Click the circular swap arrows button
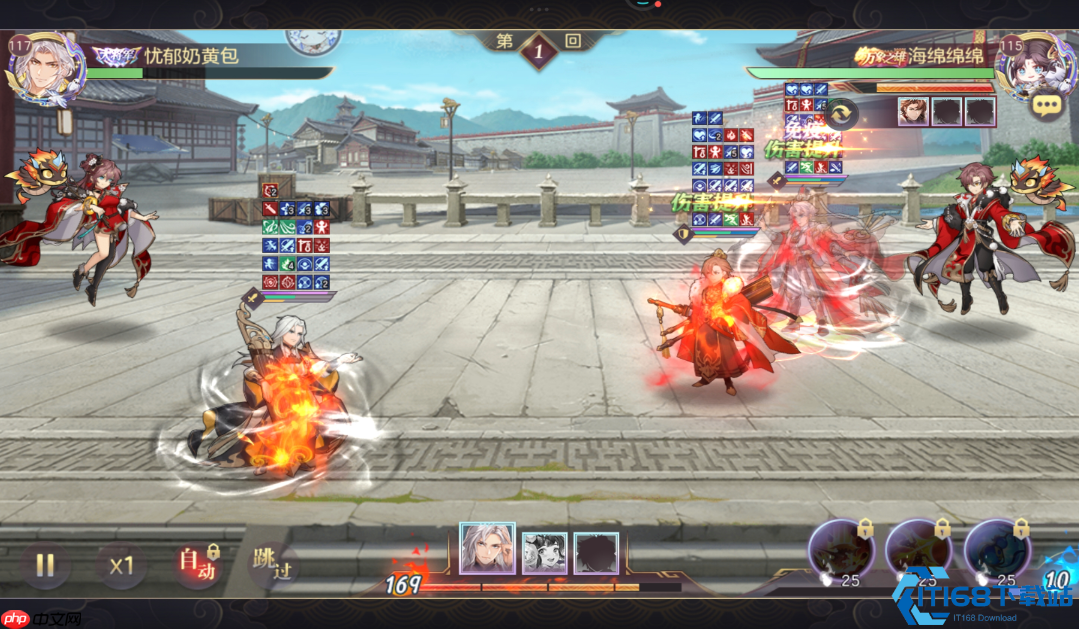Image resolution: width=1079 pixels, height=629 pixels. click(x=843, y=112)
